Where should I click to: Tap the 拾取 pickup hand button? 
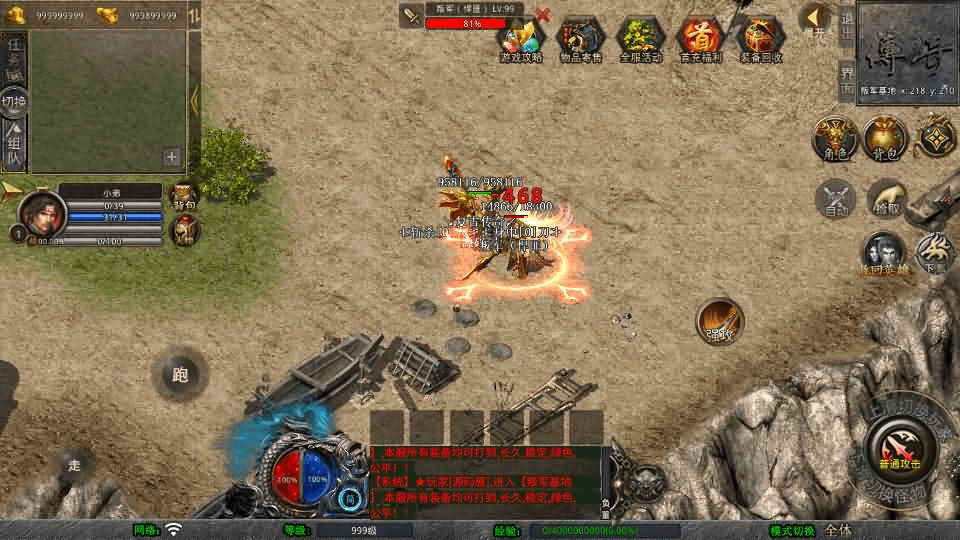pyautogui.click(x=887, y=199)
